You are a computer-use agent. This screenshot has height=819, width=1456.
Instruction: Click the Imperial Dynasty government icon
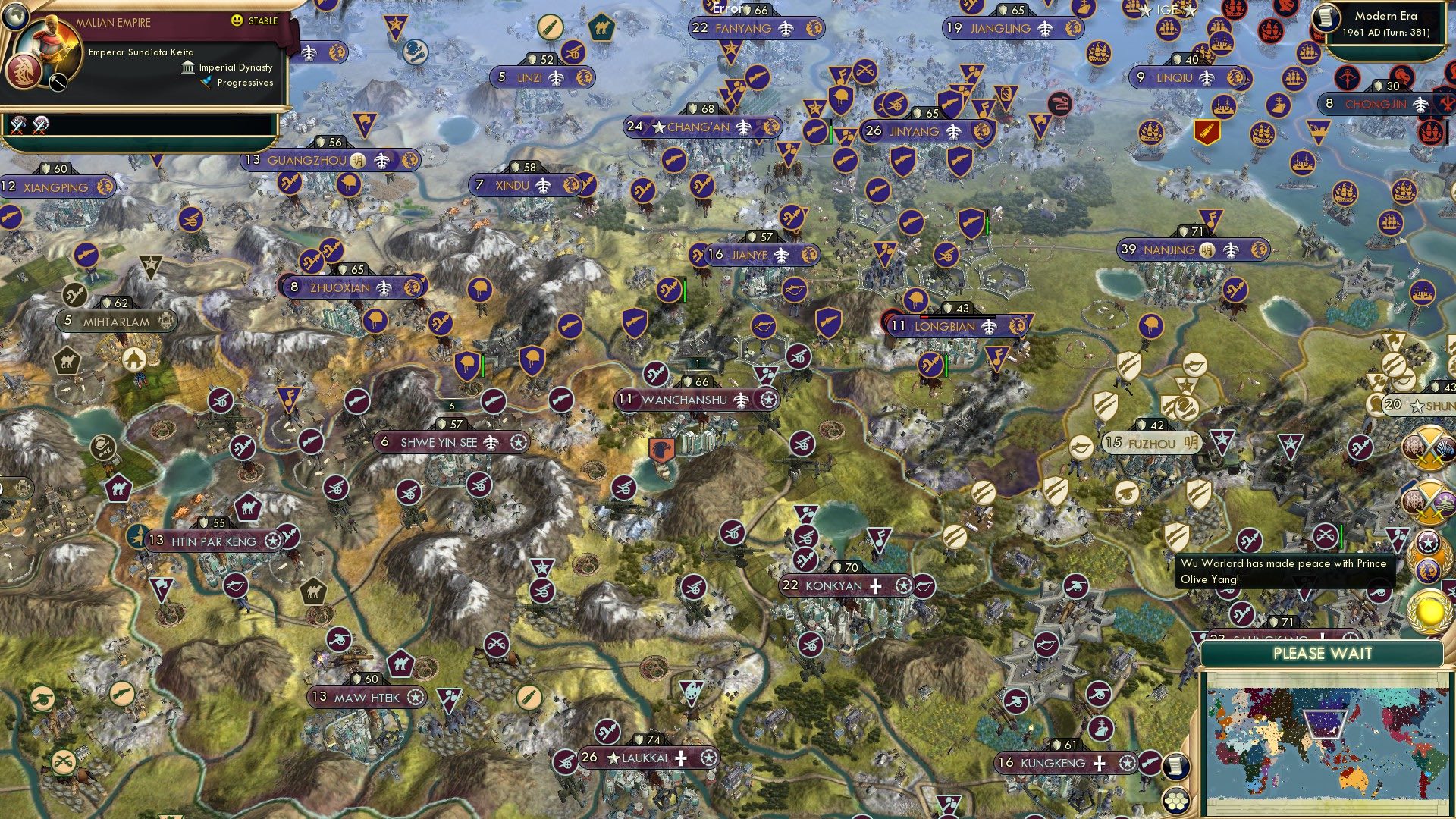click(x=187, y=67)
